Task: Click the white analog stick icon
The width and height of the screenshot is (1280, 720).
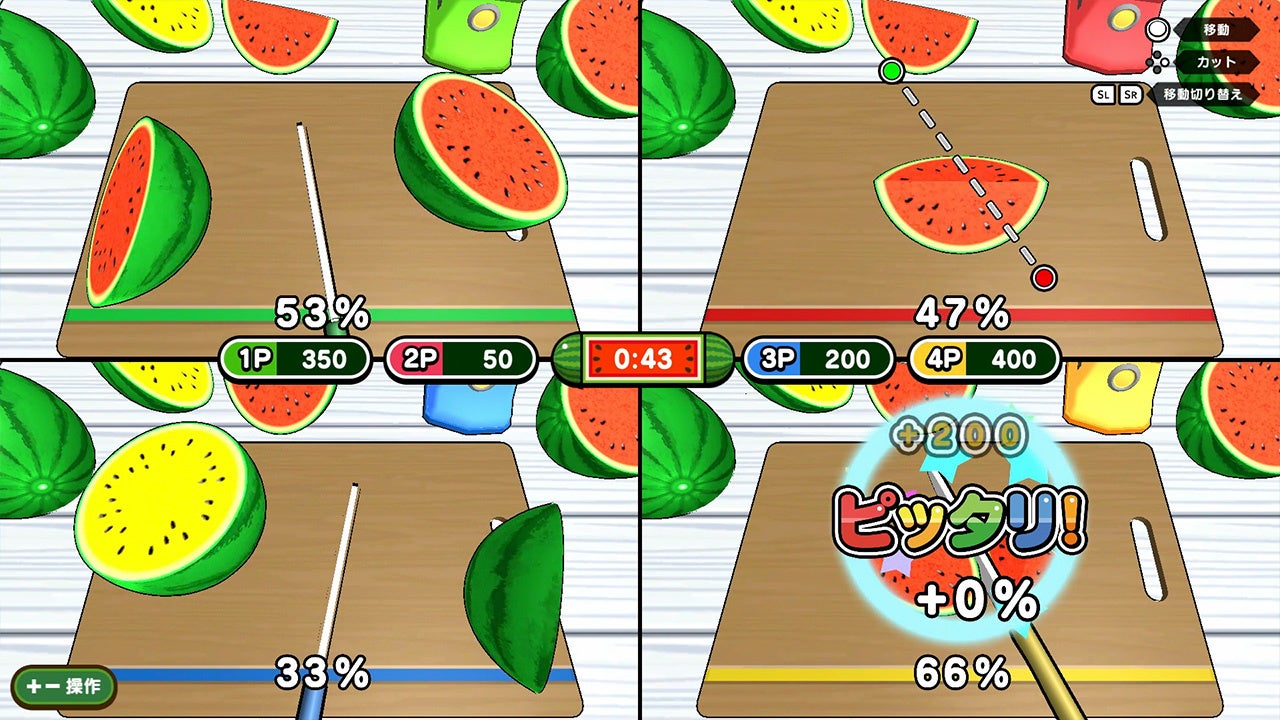Action: coord(1160,30)
